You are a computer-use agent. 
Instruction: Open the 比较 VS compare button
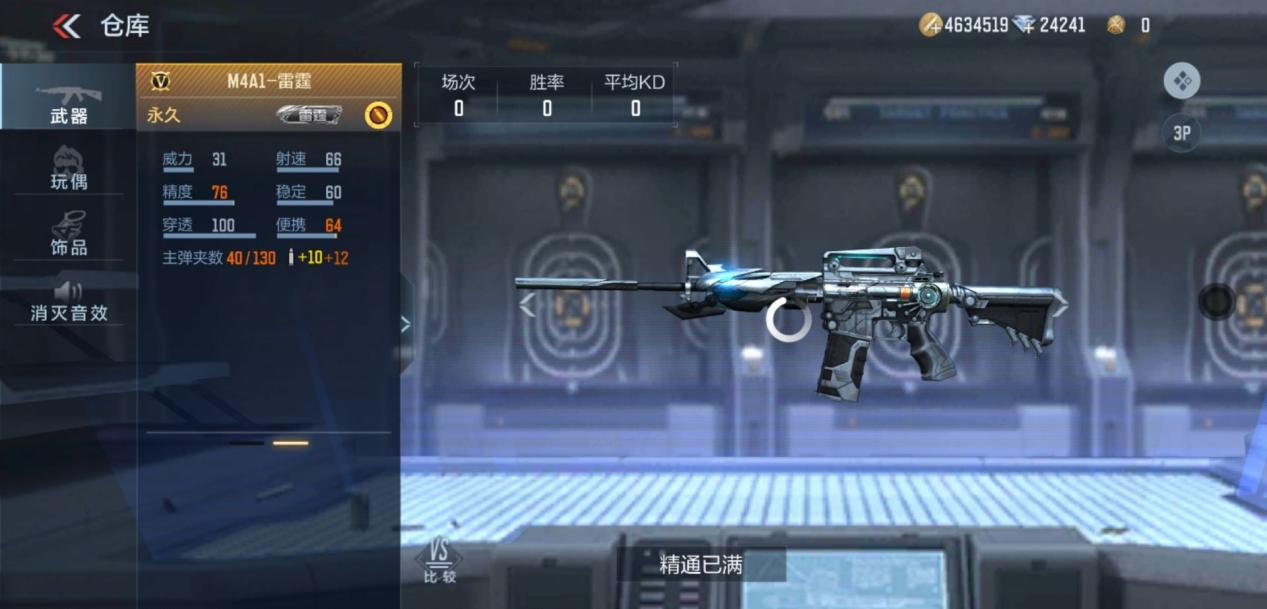point(439,561)
